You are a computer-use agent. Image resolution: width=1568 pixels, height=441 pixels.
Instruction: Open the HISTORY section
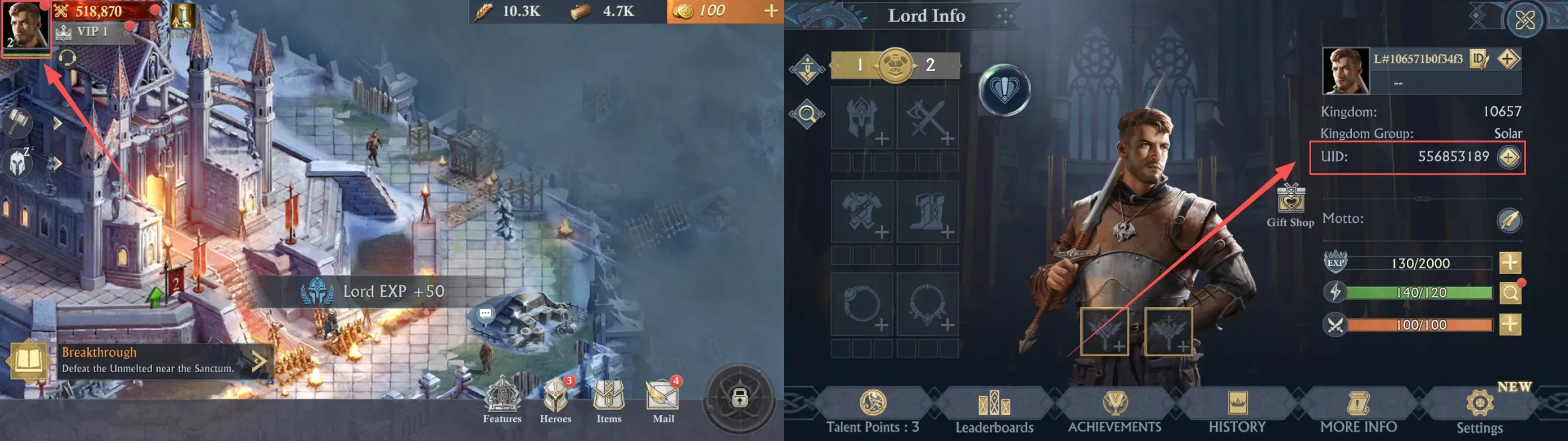click(x=1237, y=412)
